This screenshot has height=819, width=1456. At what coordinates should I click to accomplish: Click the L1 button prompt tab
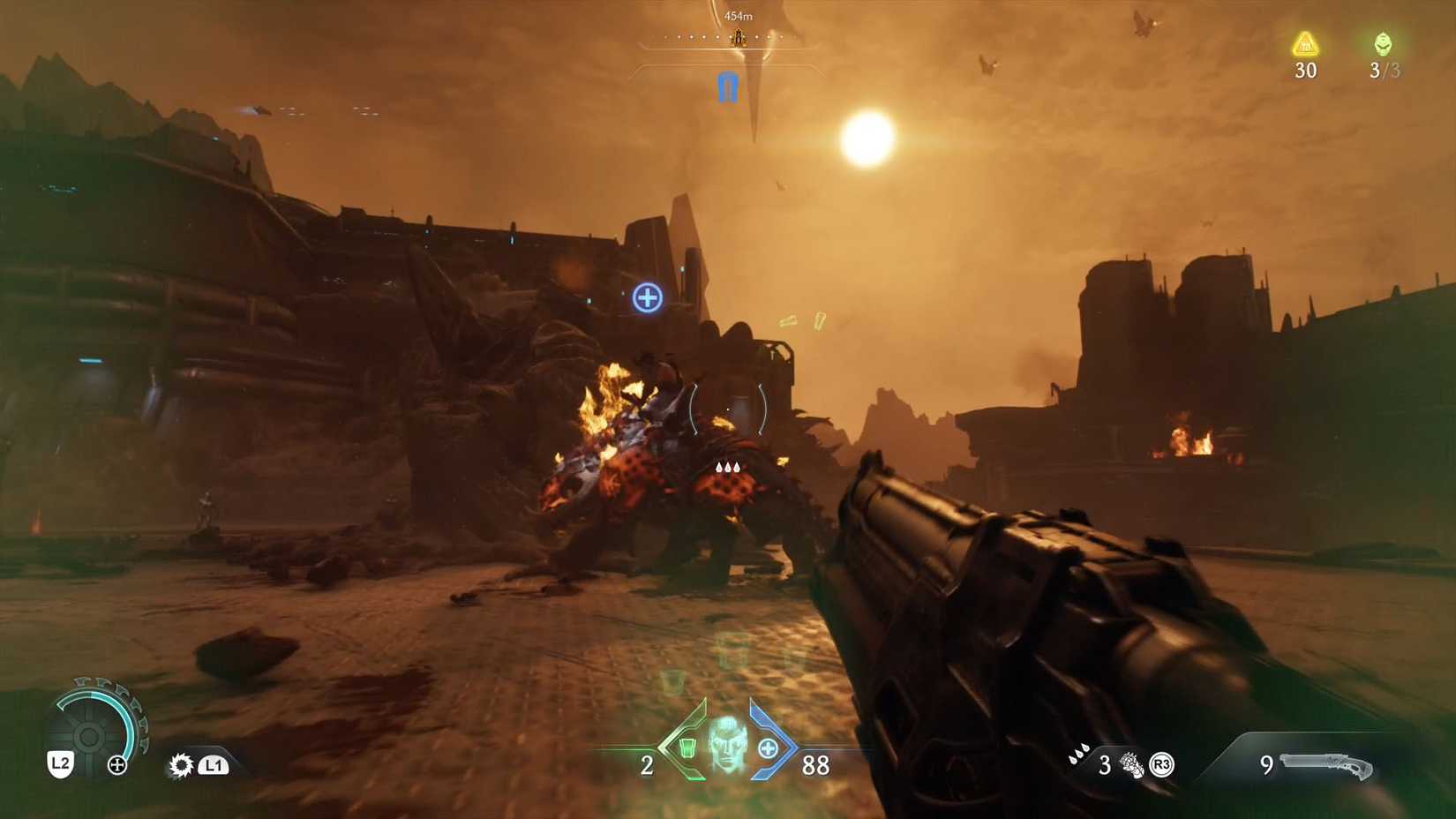pos(213,766)
